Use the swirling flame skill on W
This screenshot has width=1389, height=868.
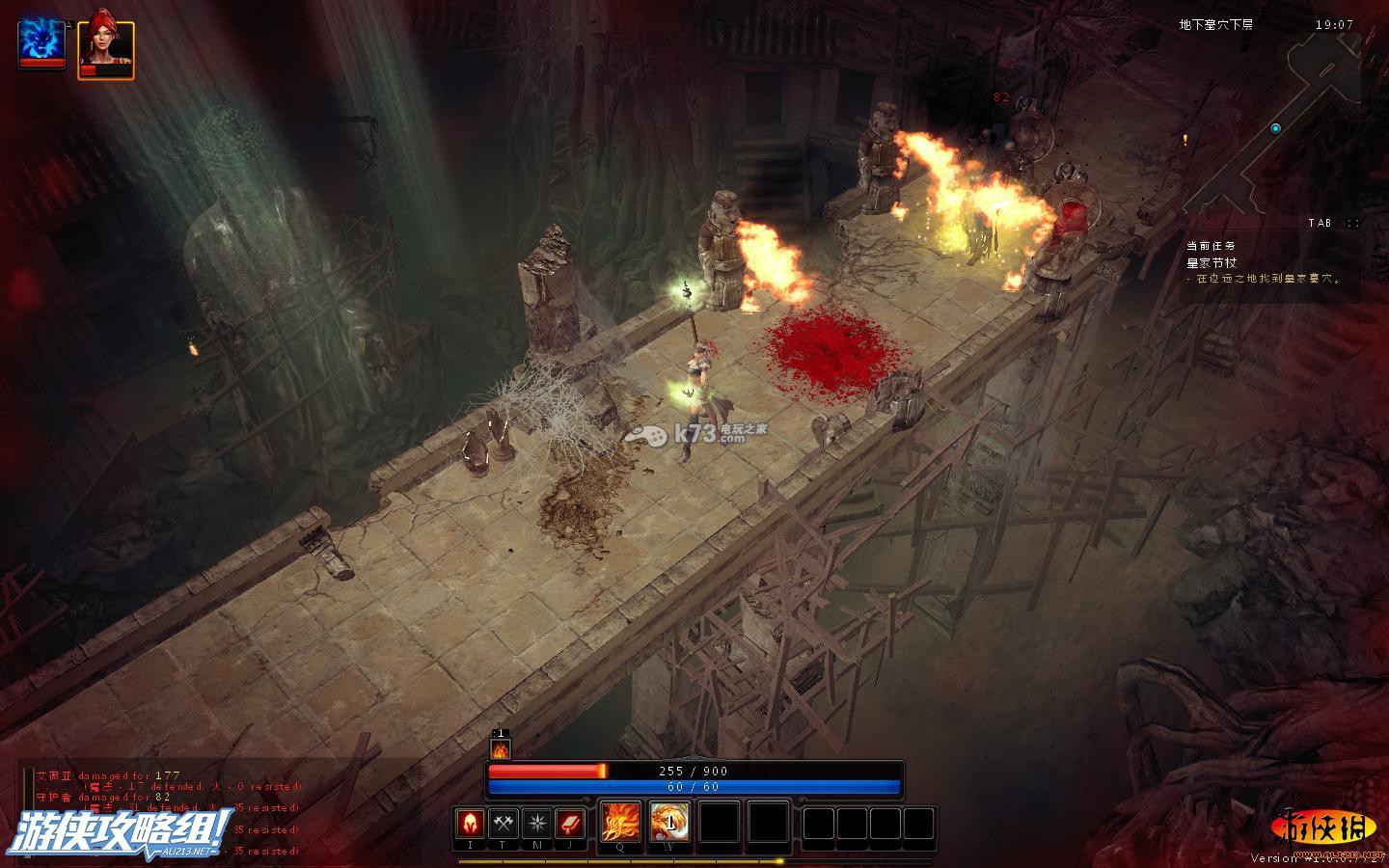(668, 823)
